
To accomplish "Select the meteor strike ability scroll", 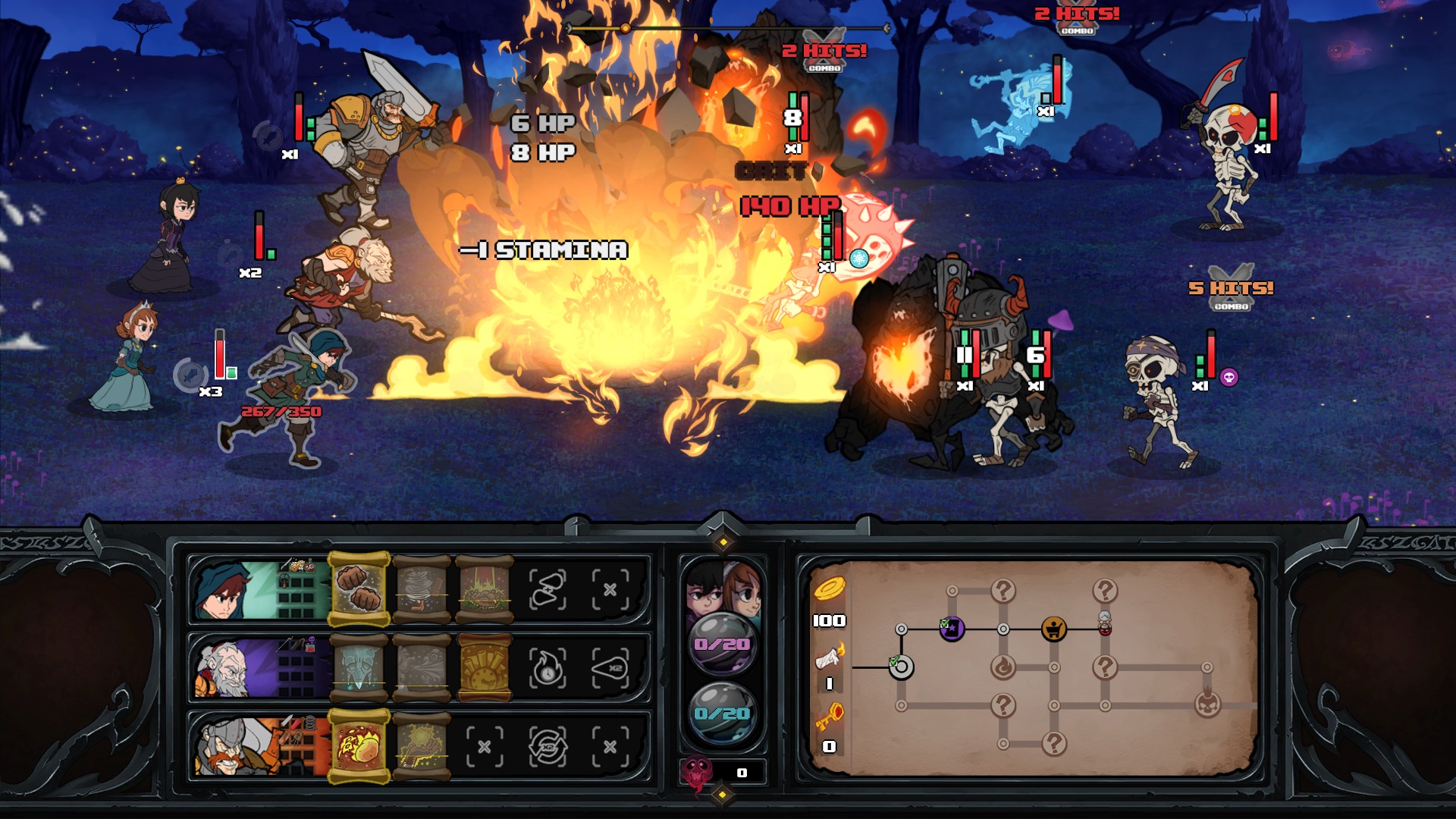I will point(486,590).
